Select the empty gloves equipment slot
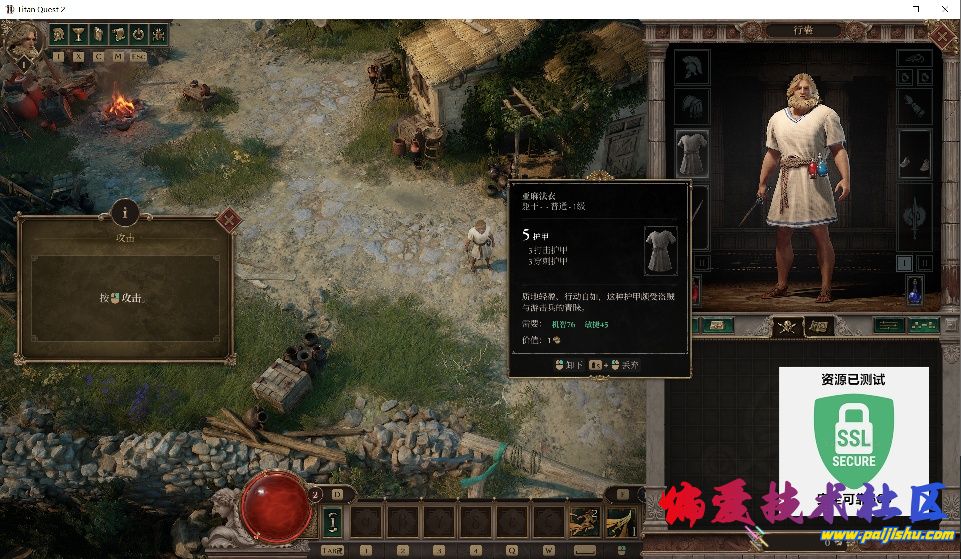 [691, 107]
